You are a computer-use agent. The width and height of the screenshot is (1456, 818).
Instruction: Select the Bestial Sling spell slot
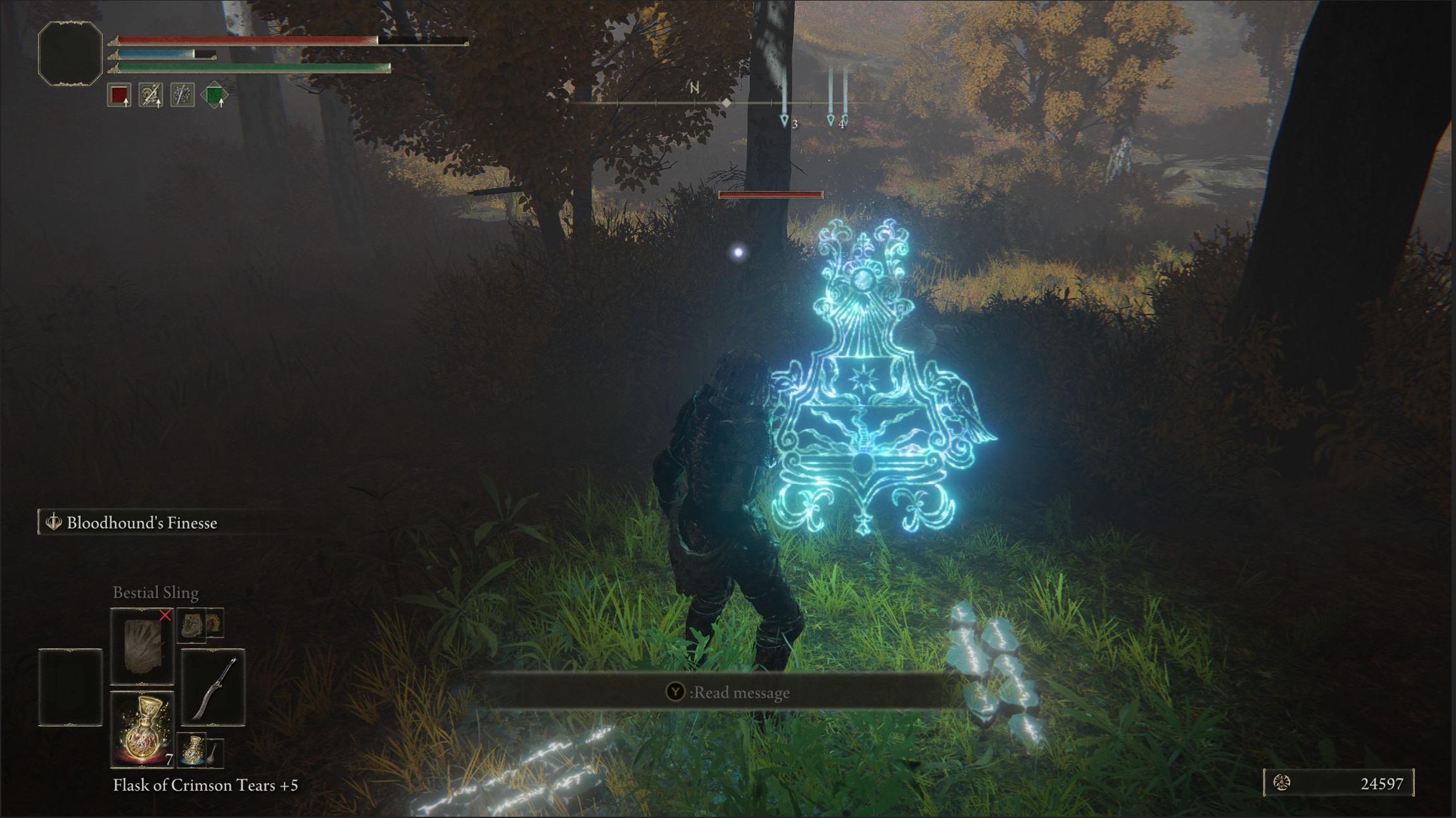click(142, 646)
